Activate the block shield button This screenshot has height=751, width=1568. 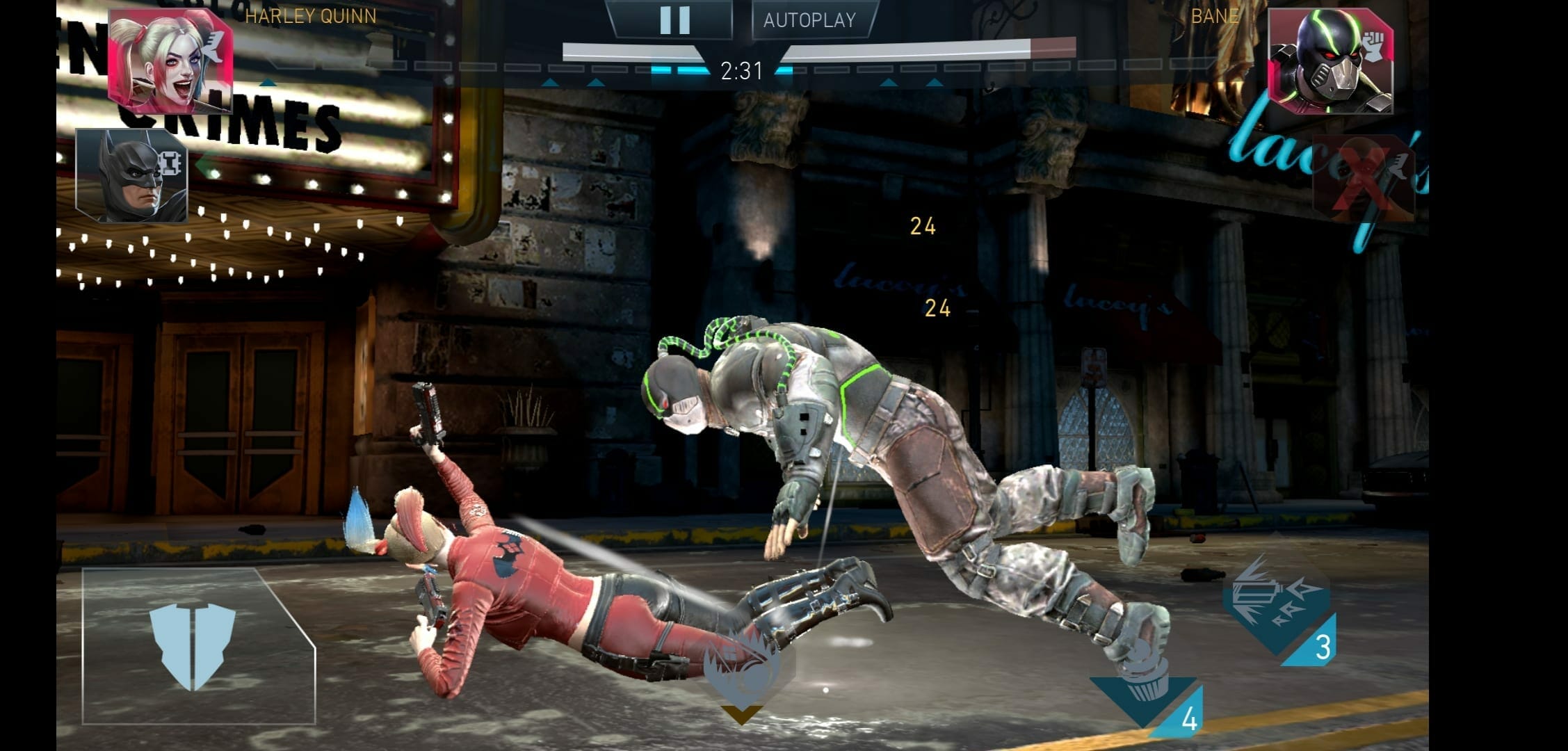click(x=193, y=647)
